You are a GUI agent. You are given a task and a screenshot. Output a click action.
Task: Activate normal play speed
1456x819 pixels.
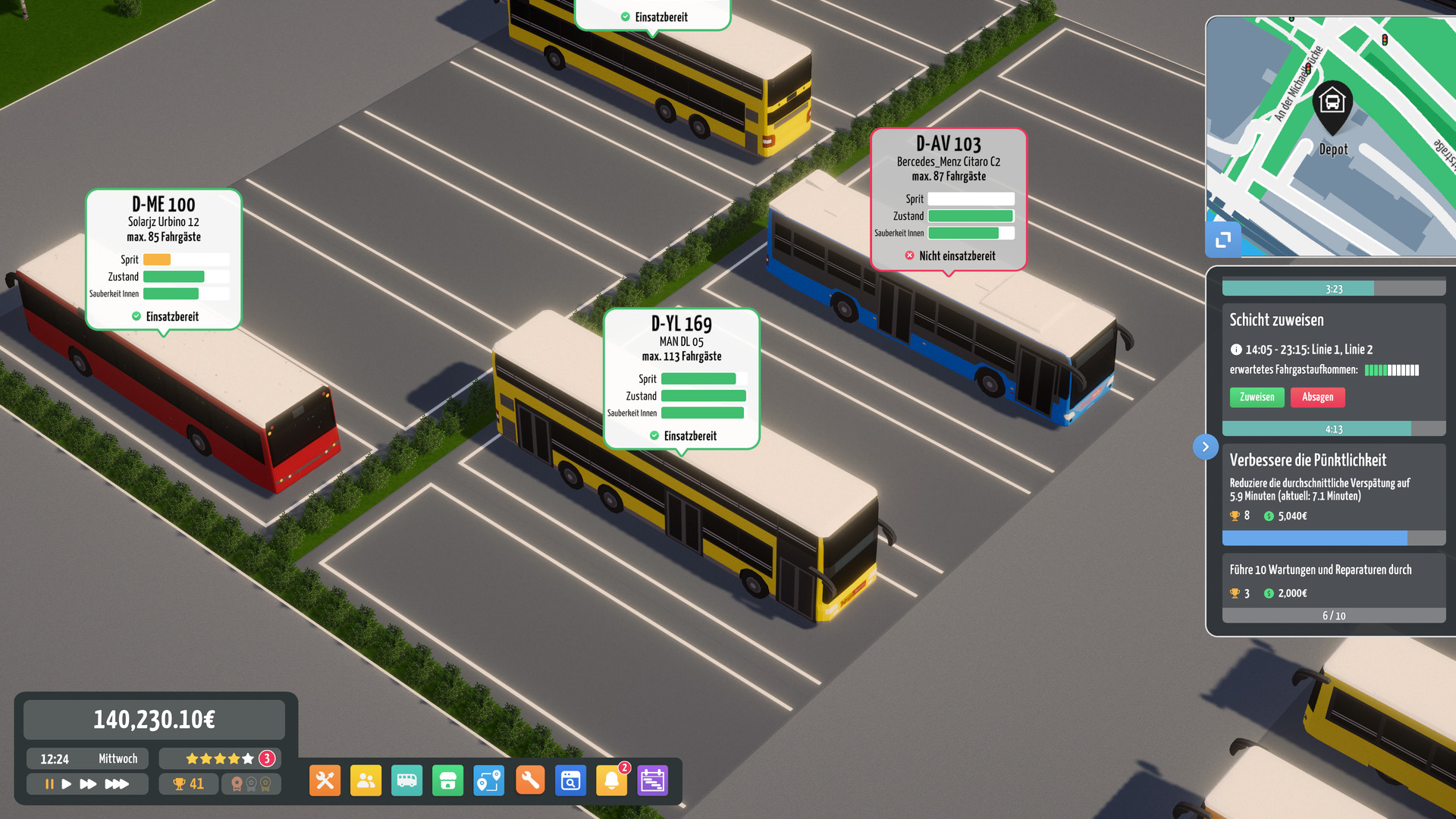67,784
